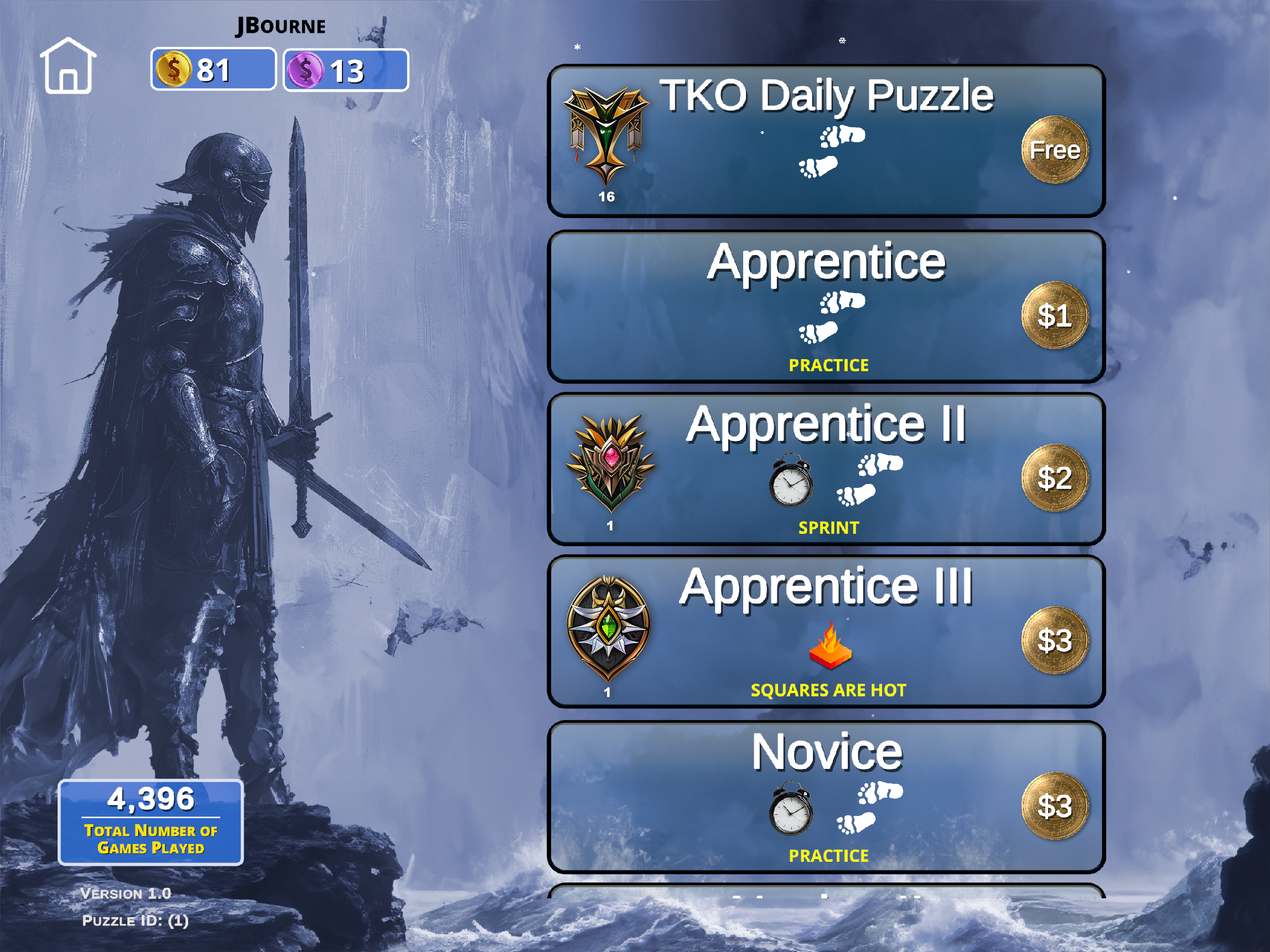Screen dimensions: 1270x952
Task: Start the TKO Daily Puzzle
Action: [826, 141]
